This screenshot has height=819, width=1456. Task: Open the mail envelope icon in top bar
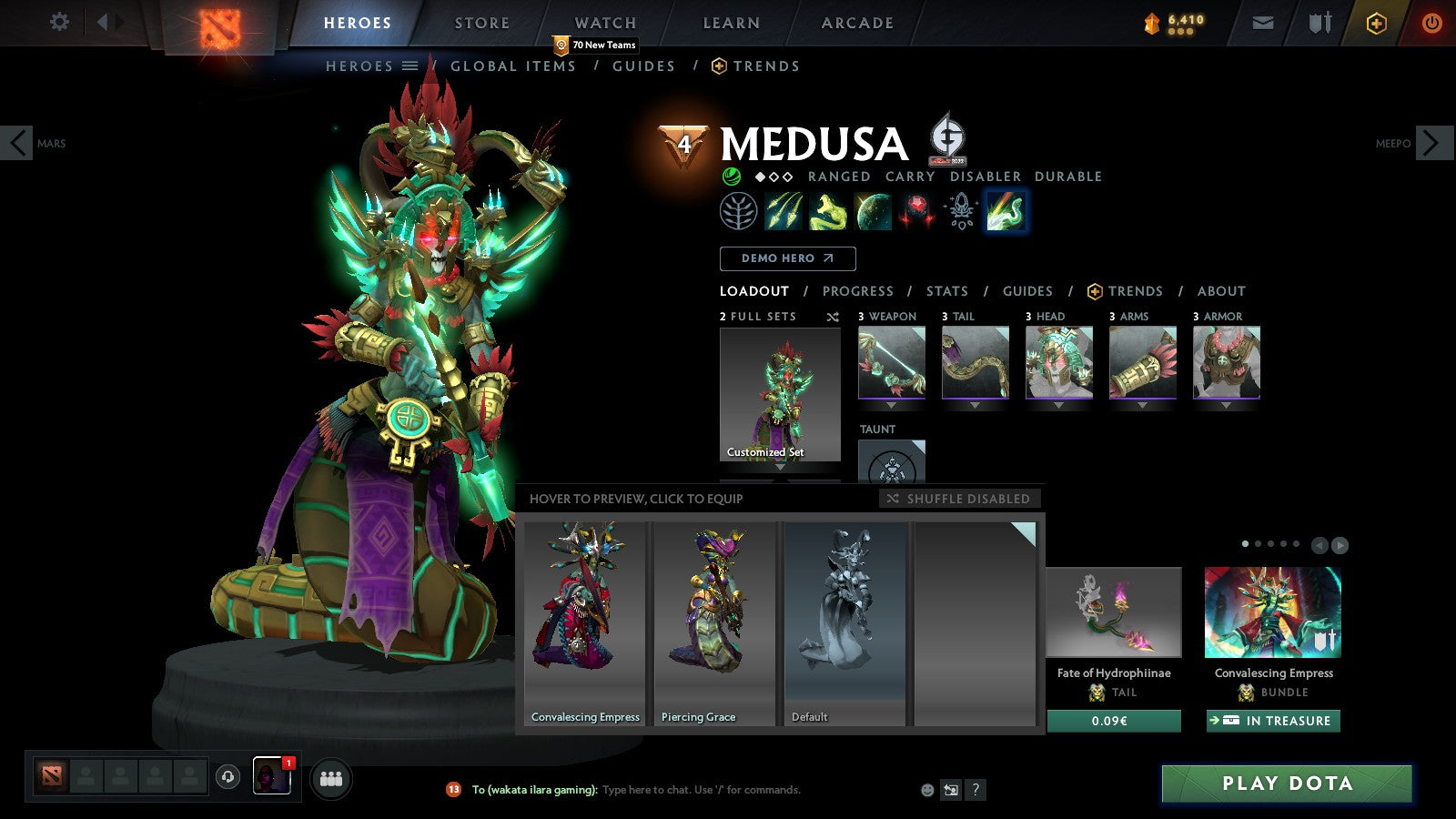pyautogui.click(x=1263, y=22)
